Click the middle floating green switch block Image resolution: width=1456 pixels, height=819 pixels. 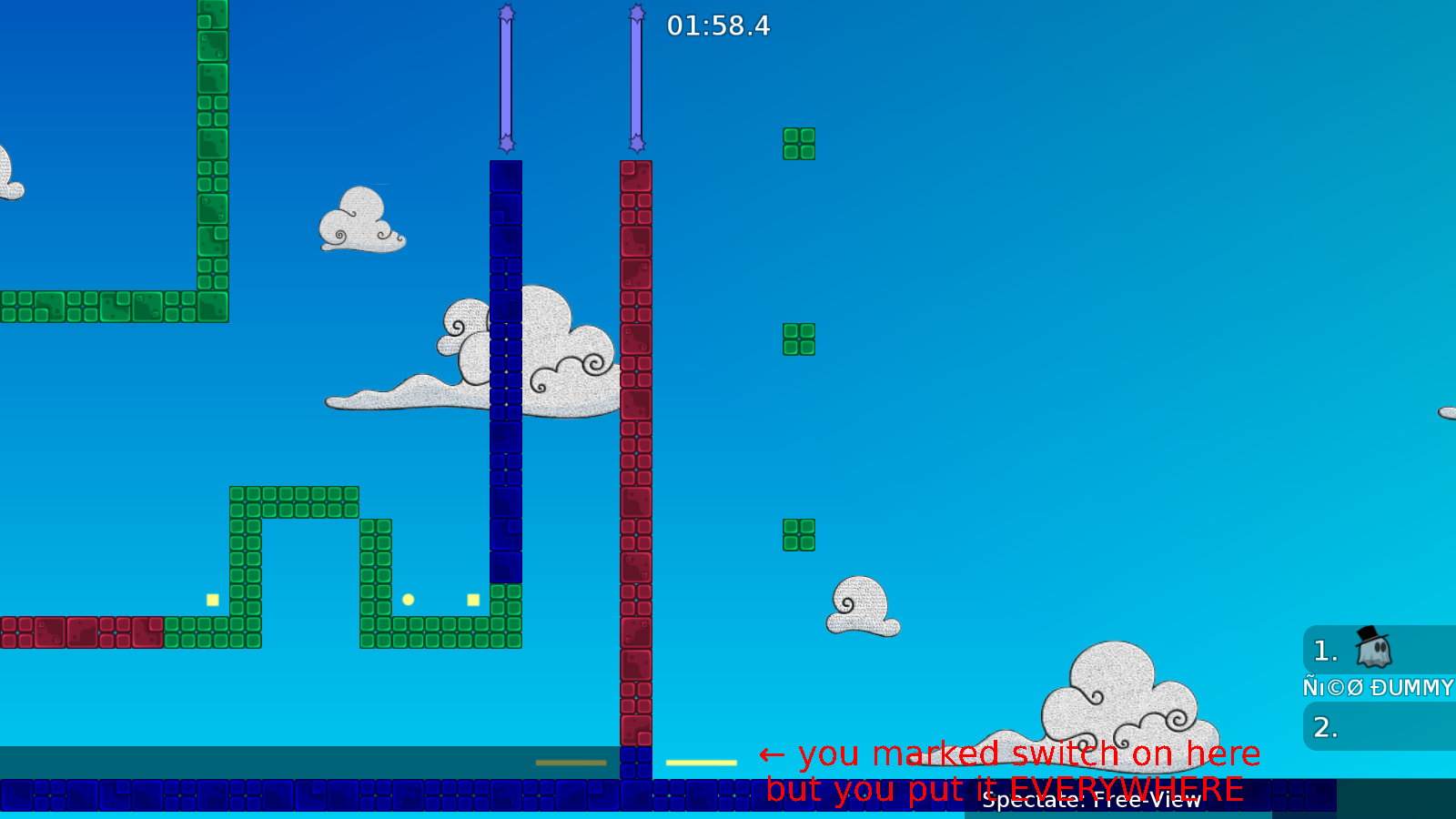(798, 338)
